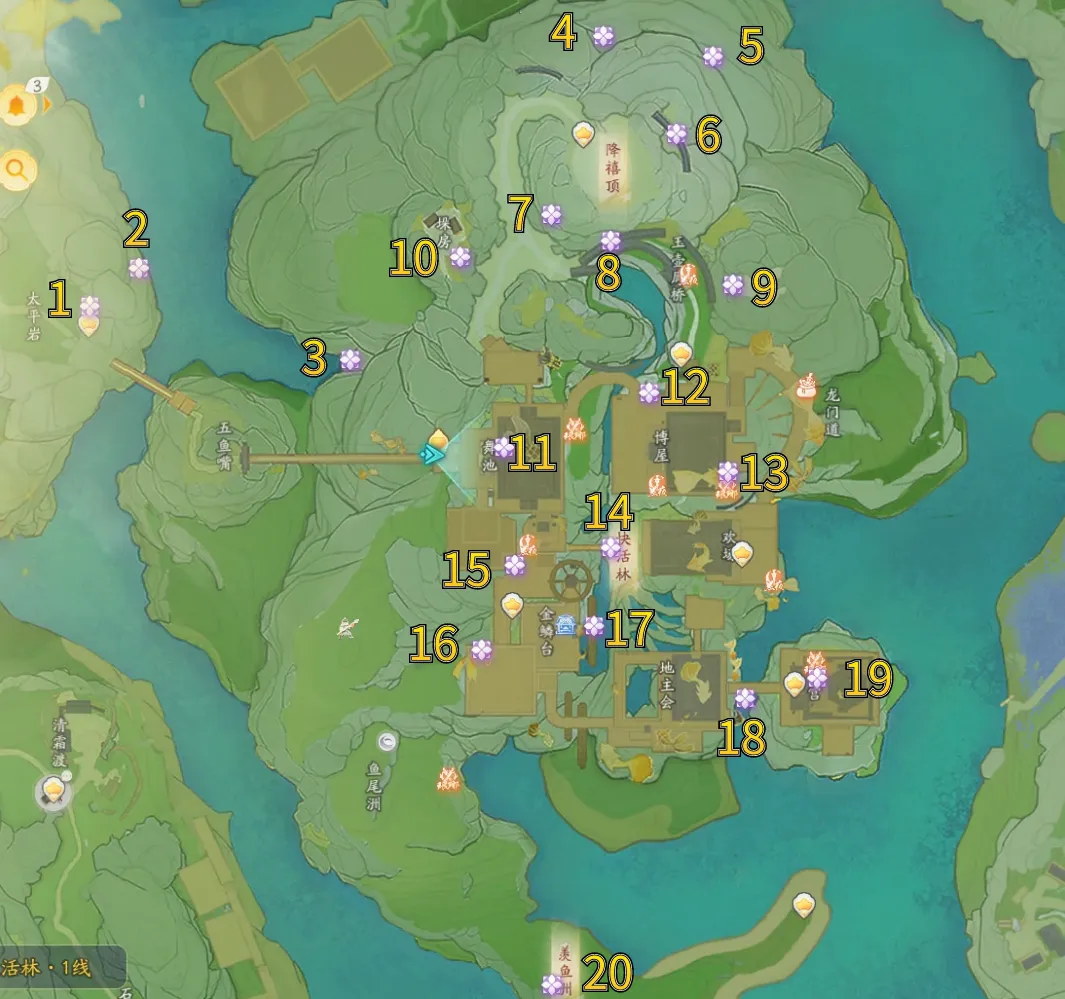The width and height of the screenshot is (1065, 999).
Task: Select the purple flower marker numbered 10
Action: point(460,257)
